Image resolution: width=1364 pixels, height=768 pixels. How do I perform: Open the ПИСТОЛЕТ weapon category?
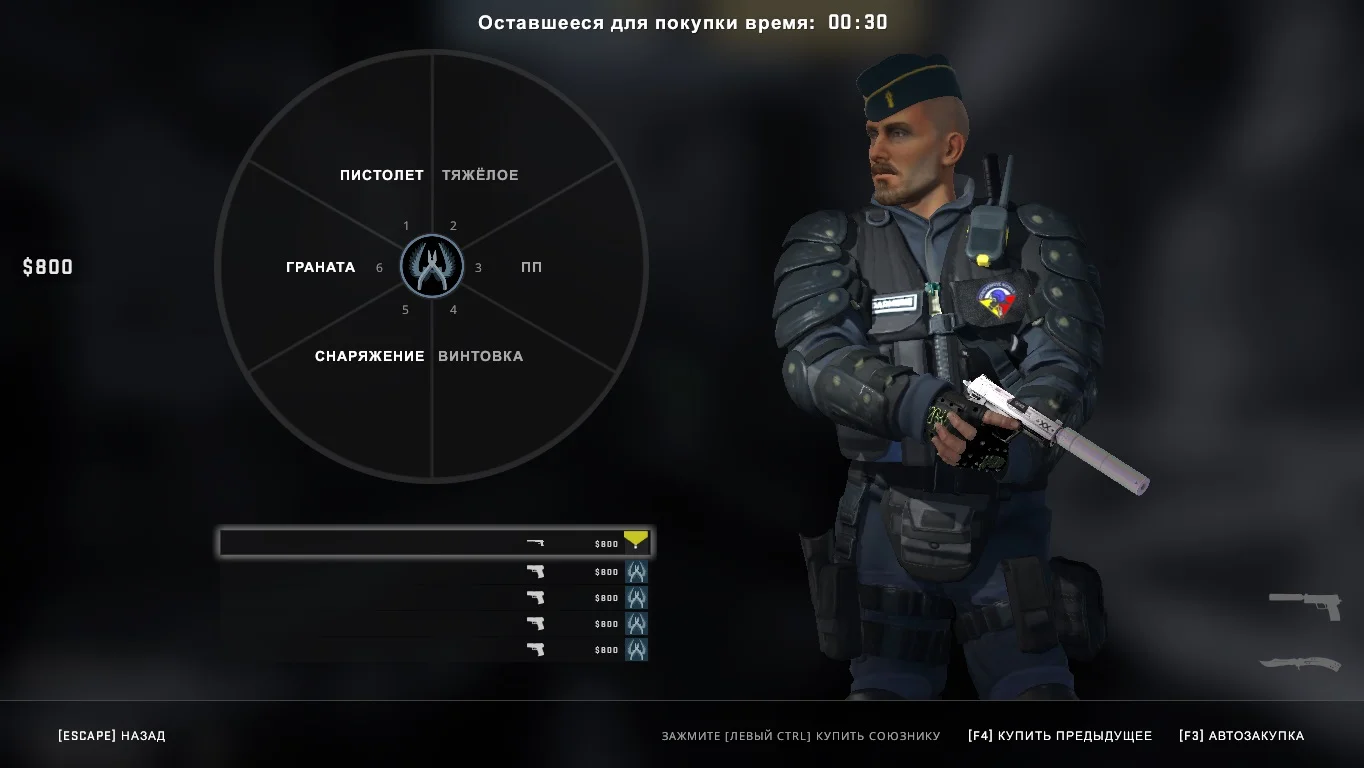point(382,175)
